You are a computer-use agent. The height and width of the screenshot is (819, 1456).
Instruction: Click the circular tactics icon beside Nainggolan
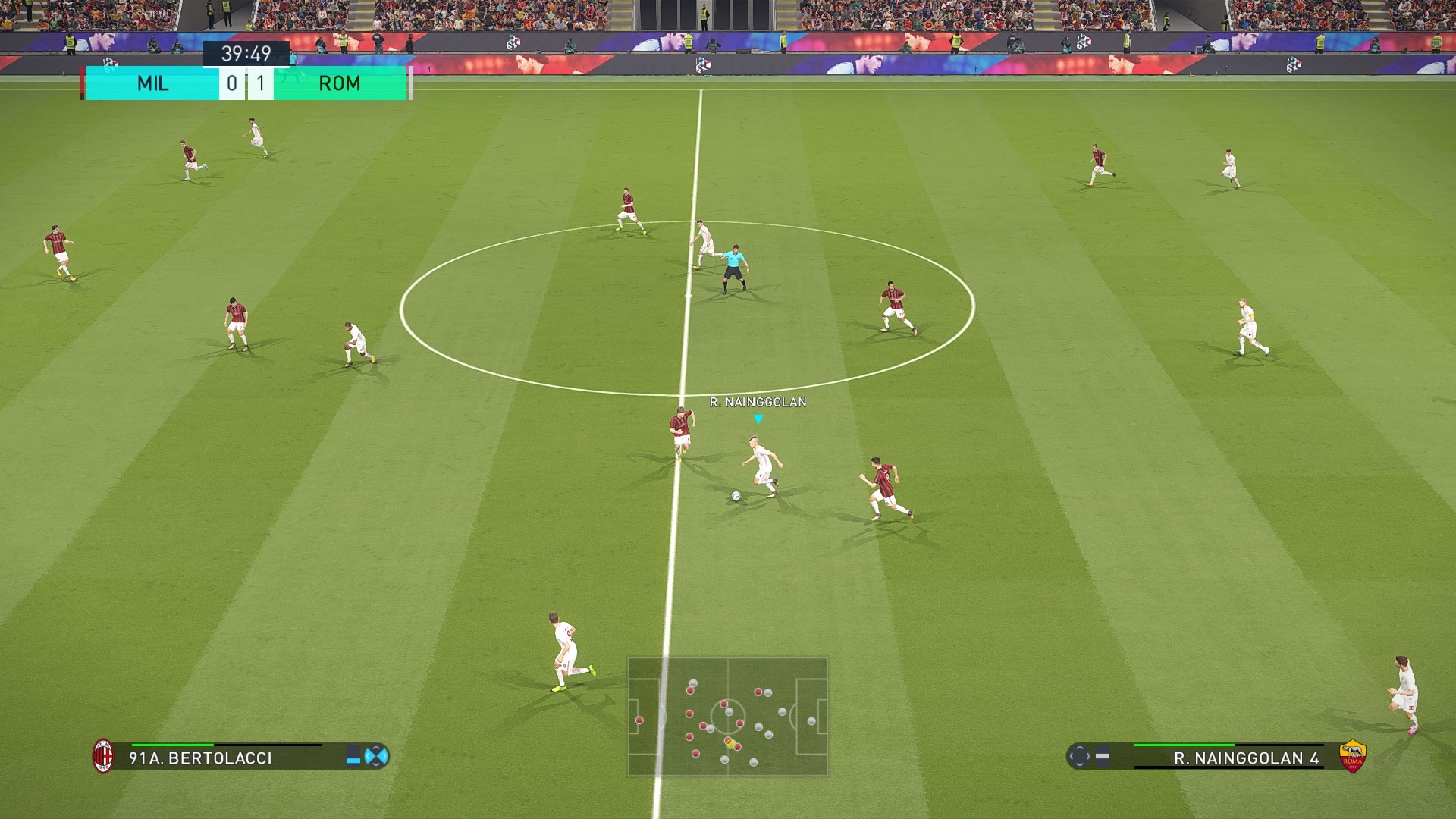coord(1079,756)
